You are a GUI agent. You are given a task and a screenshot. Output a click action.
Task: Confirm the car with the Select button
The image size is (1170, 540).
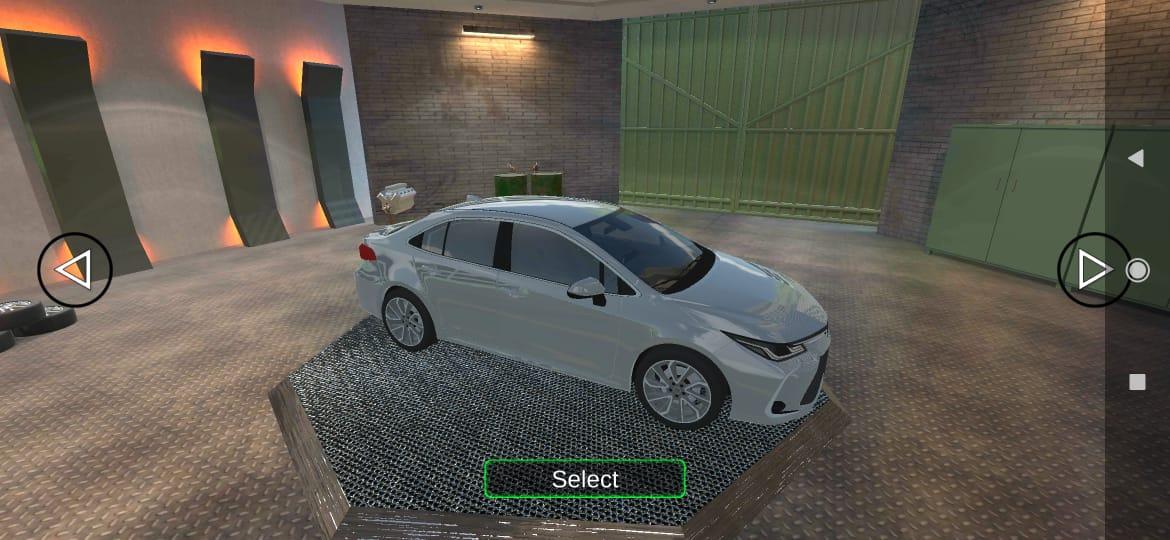tap(585, 479)
